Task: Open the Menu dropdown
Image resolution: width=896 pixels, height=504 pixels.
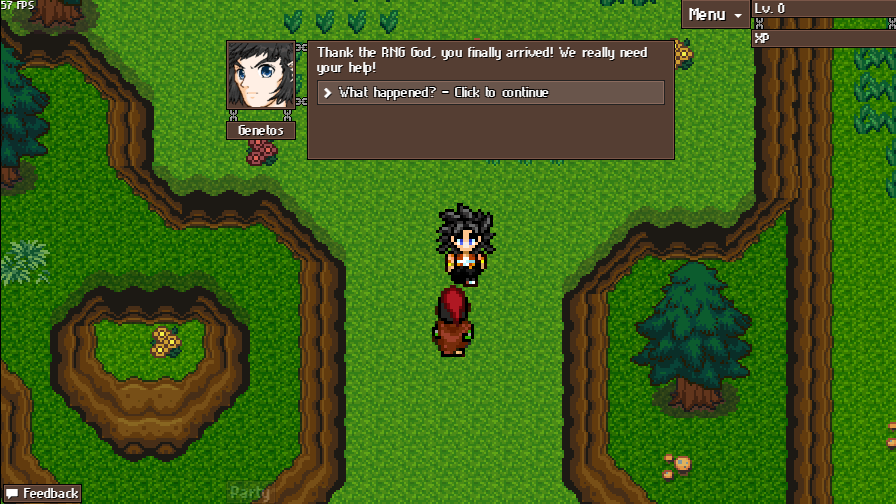Action: pyautogui.click(x=715, y=14)
